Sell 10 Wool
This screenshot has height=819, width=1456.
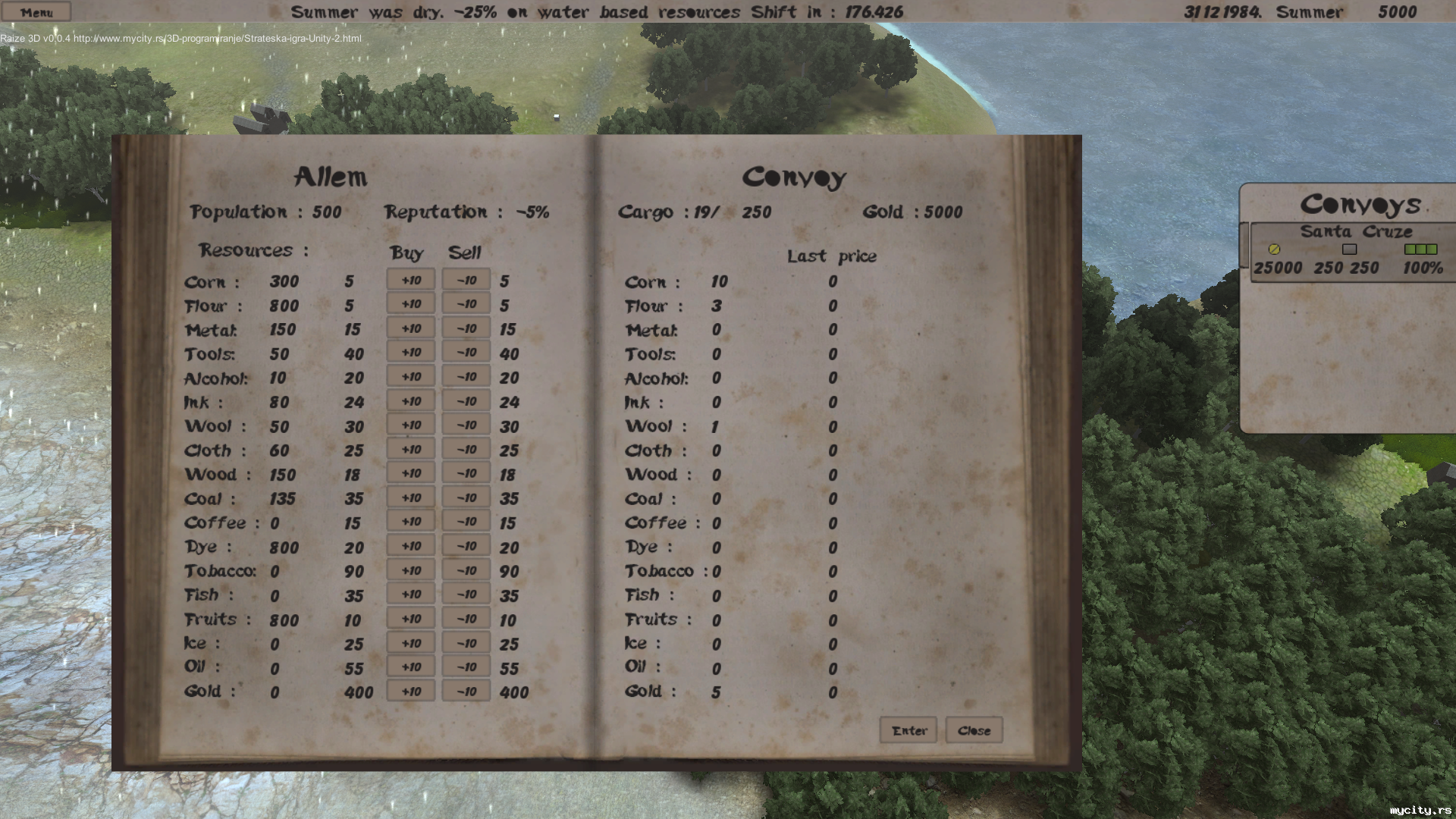pyautogui.click(x=466, y=425)
